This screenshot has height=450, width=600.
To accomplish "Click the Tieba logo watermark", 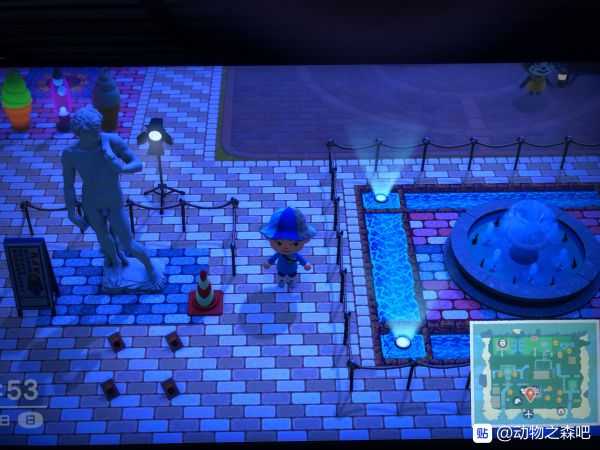I will [x=483, y=433].
